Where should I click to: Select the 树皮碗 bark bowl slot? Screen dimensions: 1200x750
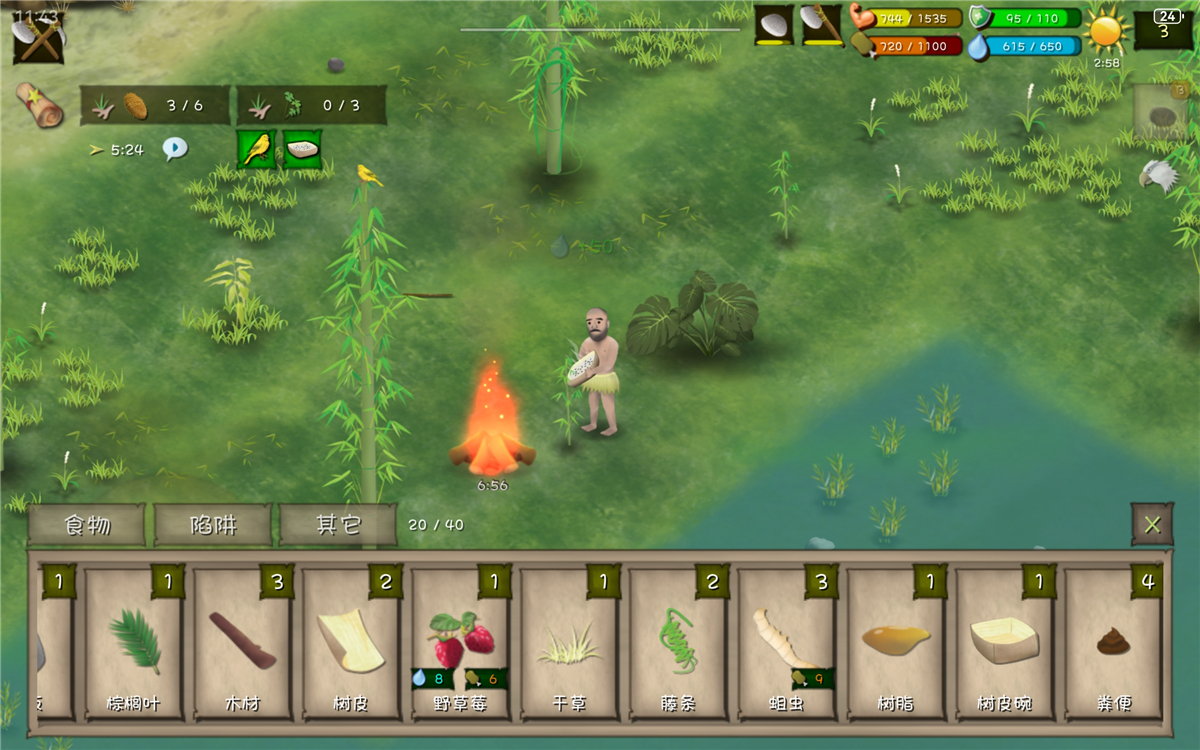(x=1006, y=644)
